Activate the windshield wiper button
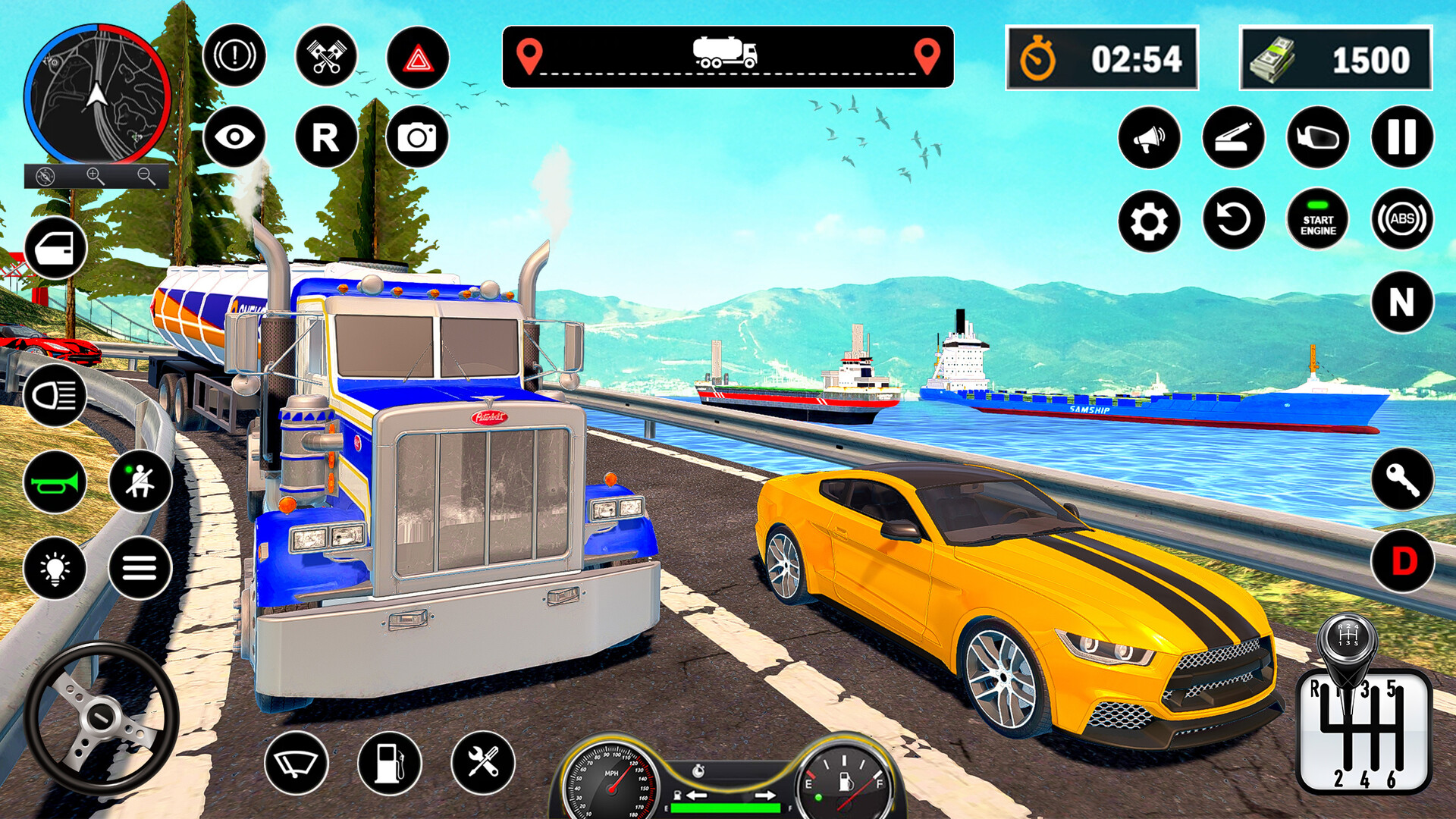This screenshot has height=819, width=1456. click(297, 763)
